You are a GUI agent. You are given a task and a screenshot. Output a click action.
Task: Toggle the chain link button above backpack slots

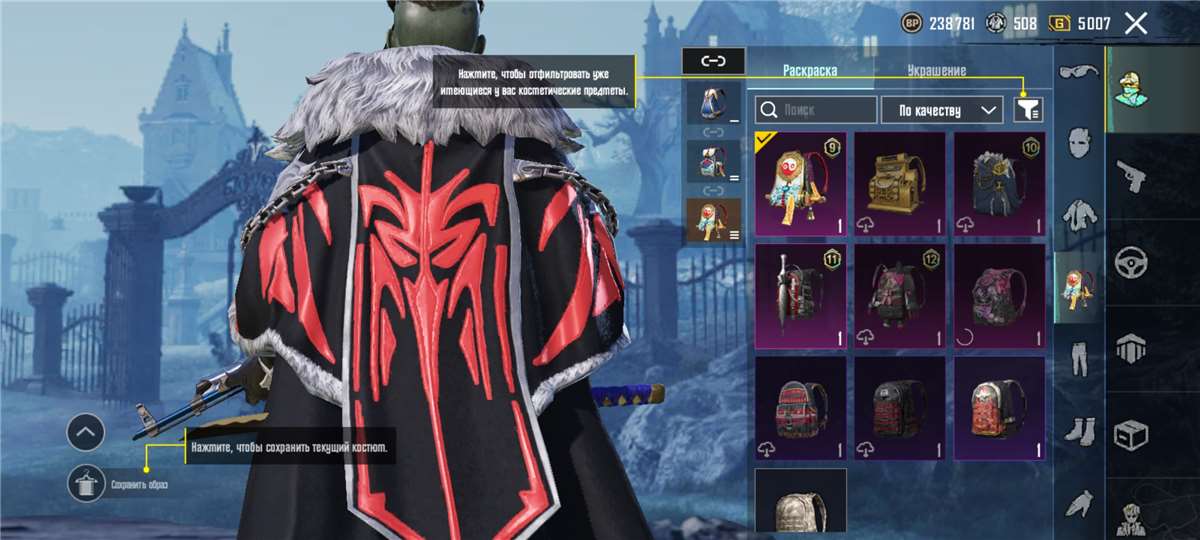(713, 61)
